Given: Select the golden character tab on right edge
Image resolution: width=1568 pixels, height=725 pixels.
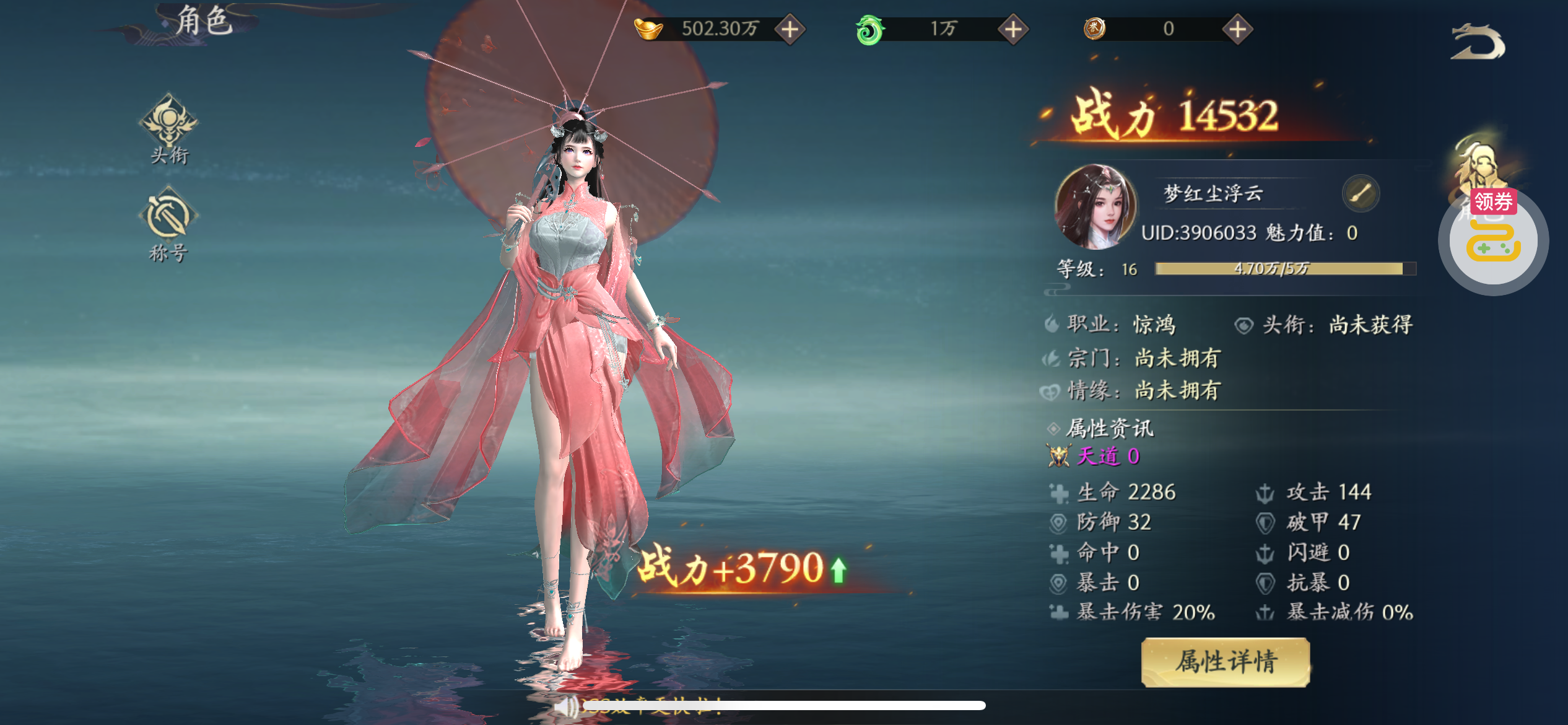Looking at the screenshot, I should point(1478,162).
